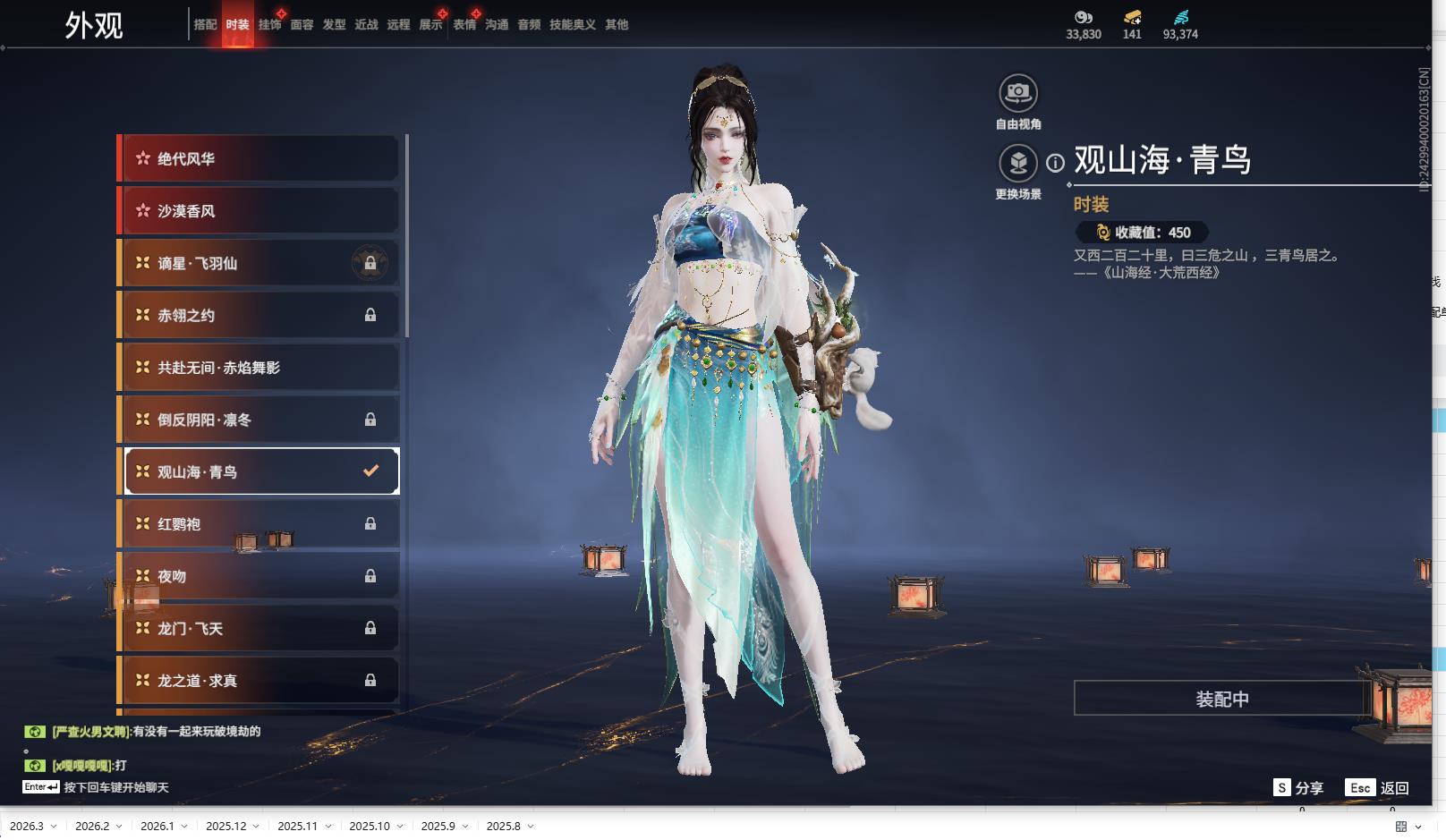Go back with the 返回 button
This screenshot has width=1446, height=840.
[x=1378, y=788]
